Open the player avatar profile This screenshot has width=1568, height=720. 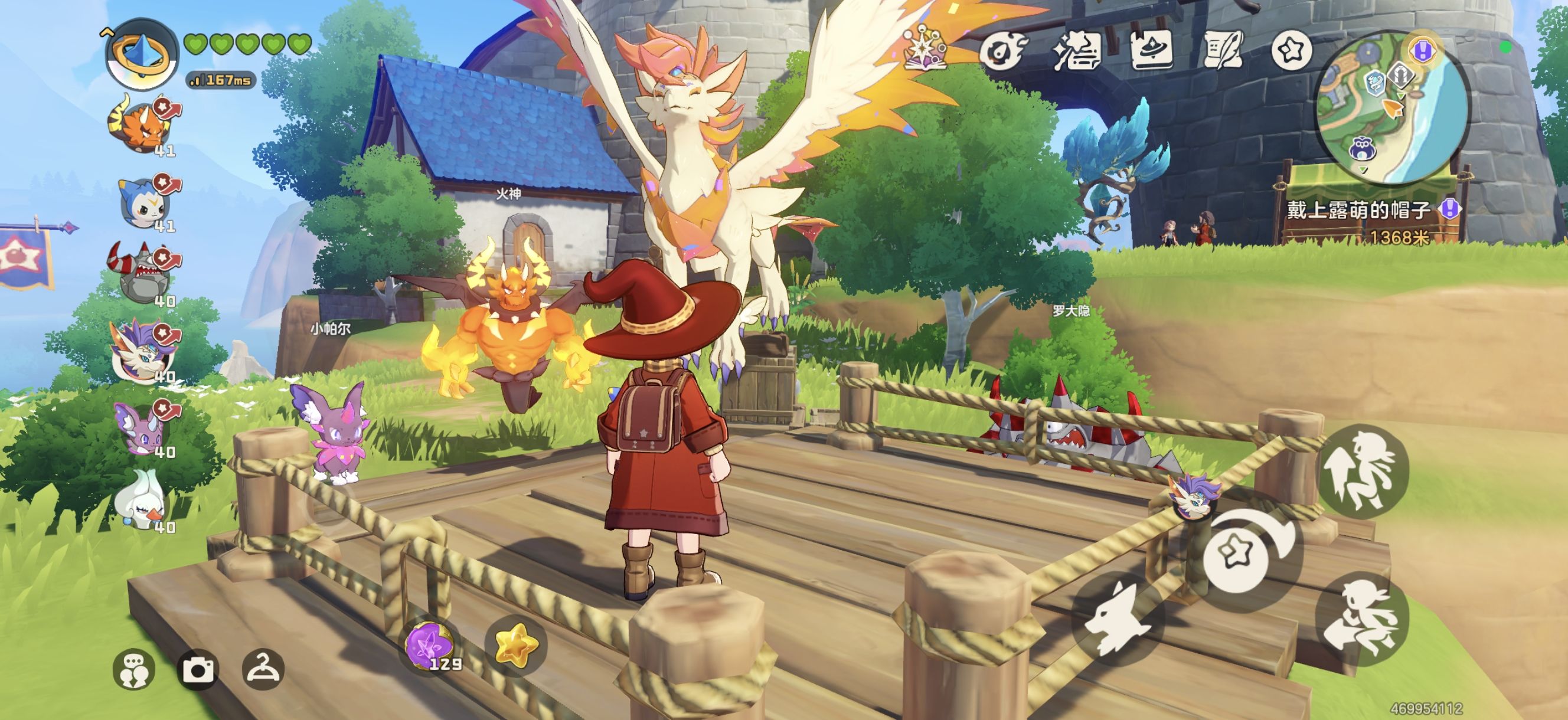(x=141, y=55)
